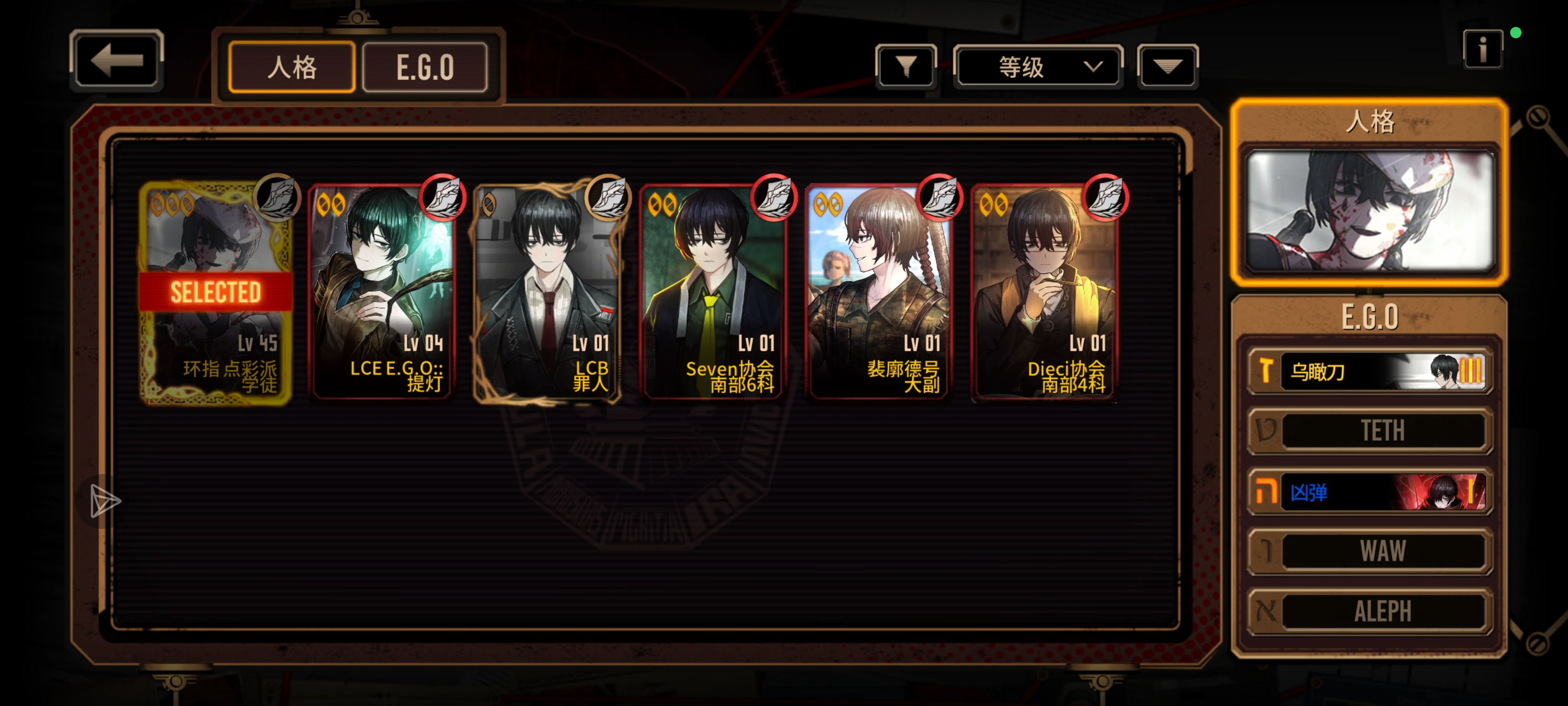Tap the paper plane overlay icon
Image resolution: width=1568 pixels, height=706 pixels.
[x=105, y=502]
